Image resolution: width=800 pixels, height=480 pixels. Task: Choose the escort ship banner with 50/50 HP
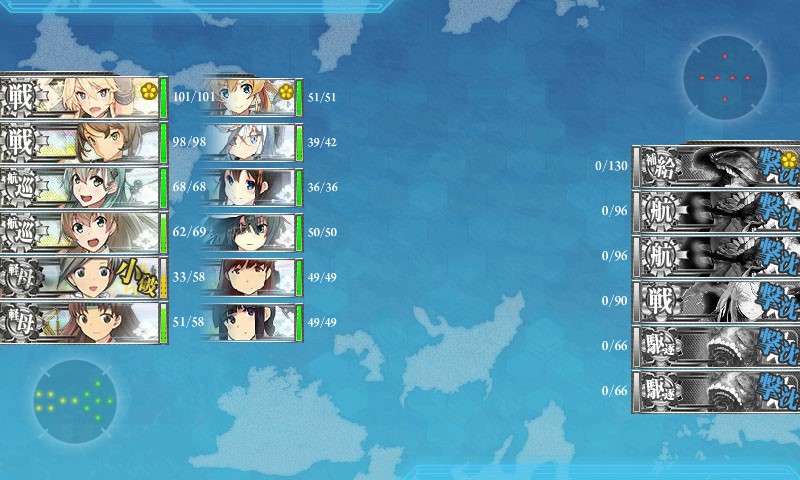click(250, 232)
